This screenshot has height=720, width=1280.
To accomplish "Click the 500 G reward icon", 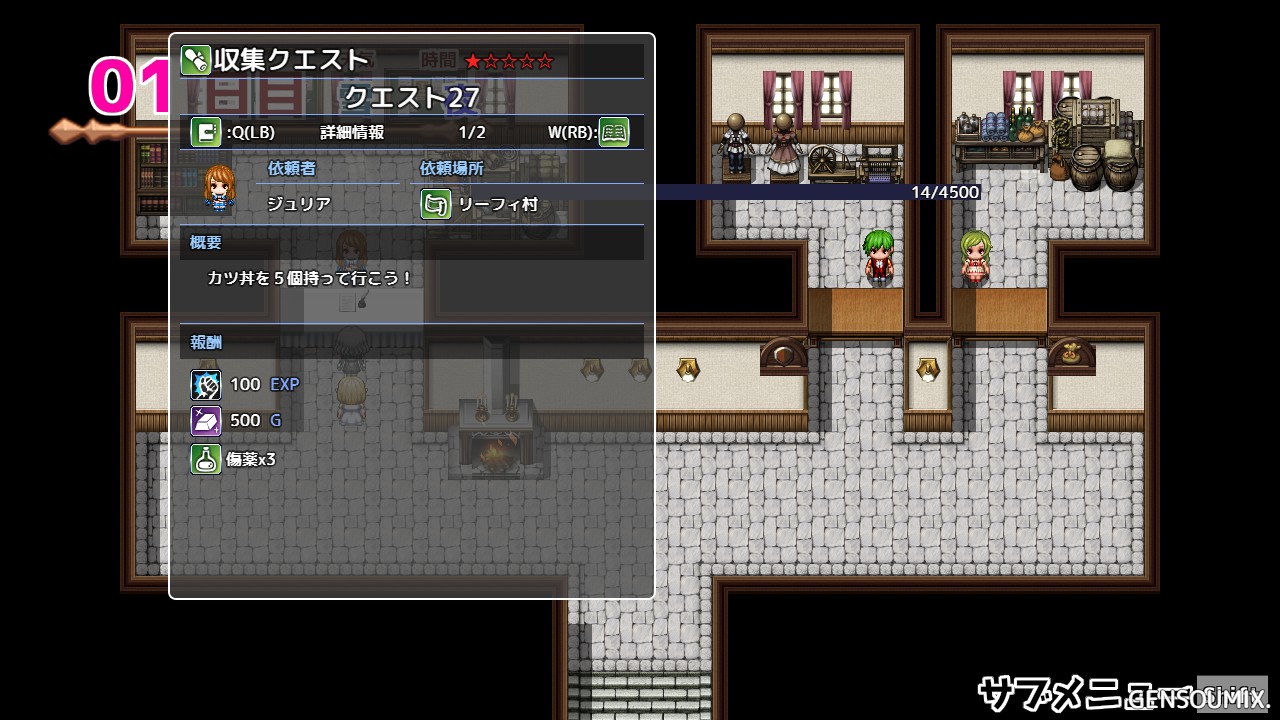I will coord(206,420).
